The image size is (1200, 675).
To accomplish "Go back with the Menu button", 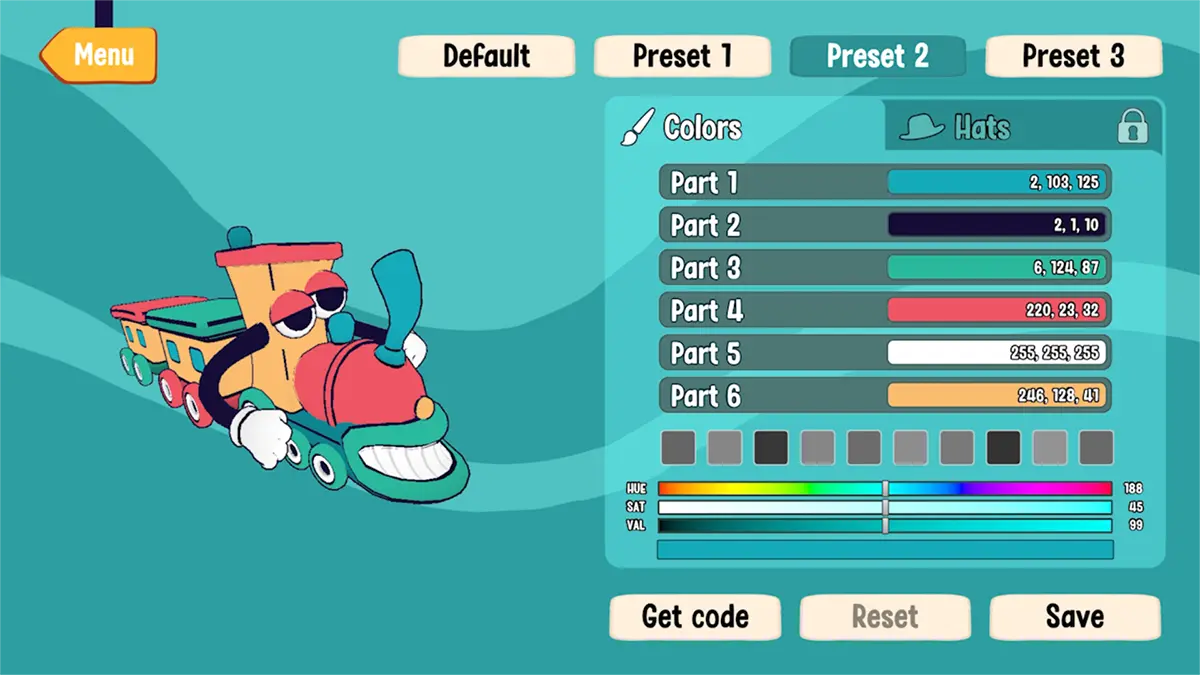I will click(x=101, y=54).
